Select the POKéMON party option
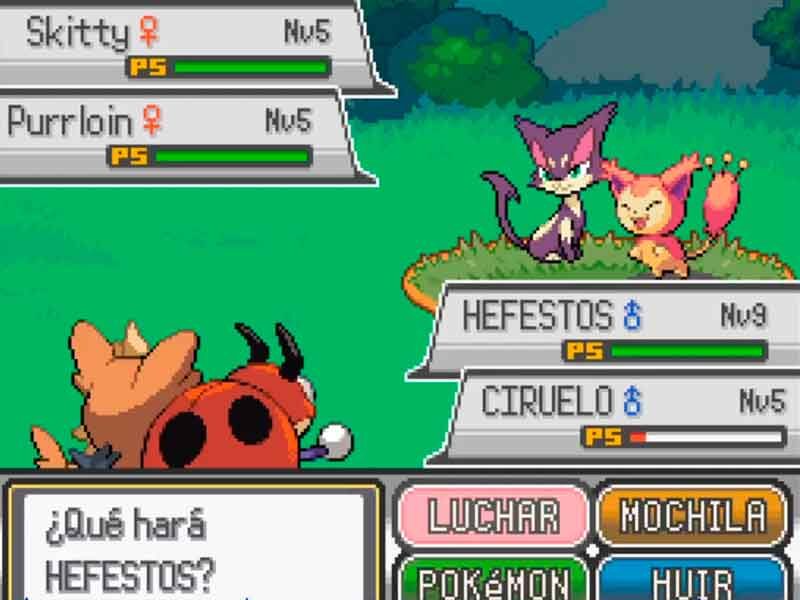 (x=493, y=580)
